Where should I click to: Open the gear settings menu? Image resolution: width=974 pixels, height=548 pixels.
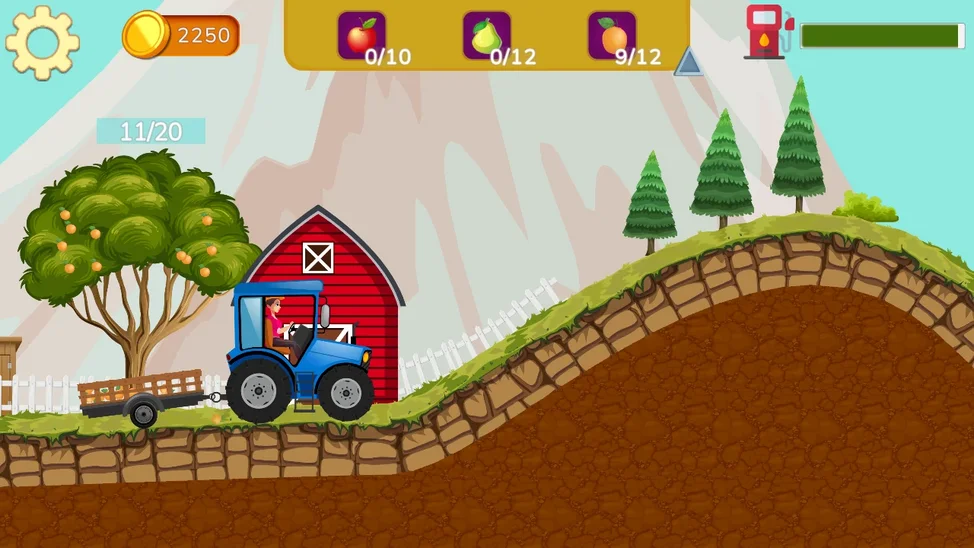(x=42, y=42)
